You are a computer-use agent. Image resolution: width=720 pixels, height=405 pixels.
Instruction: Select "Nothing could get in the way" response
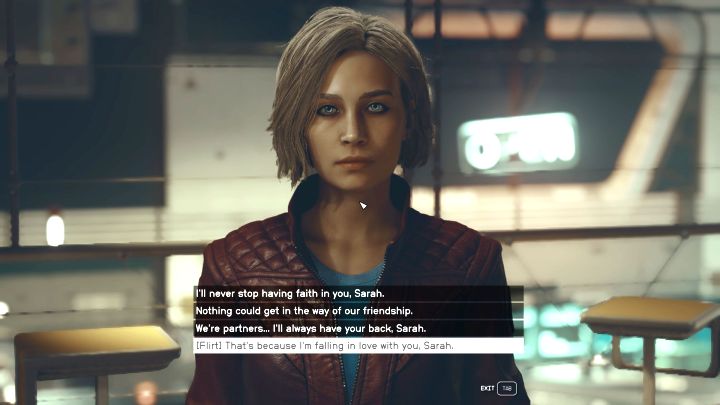click(x=289, y=311)
